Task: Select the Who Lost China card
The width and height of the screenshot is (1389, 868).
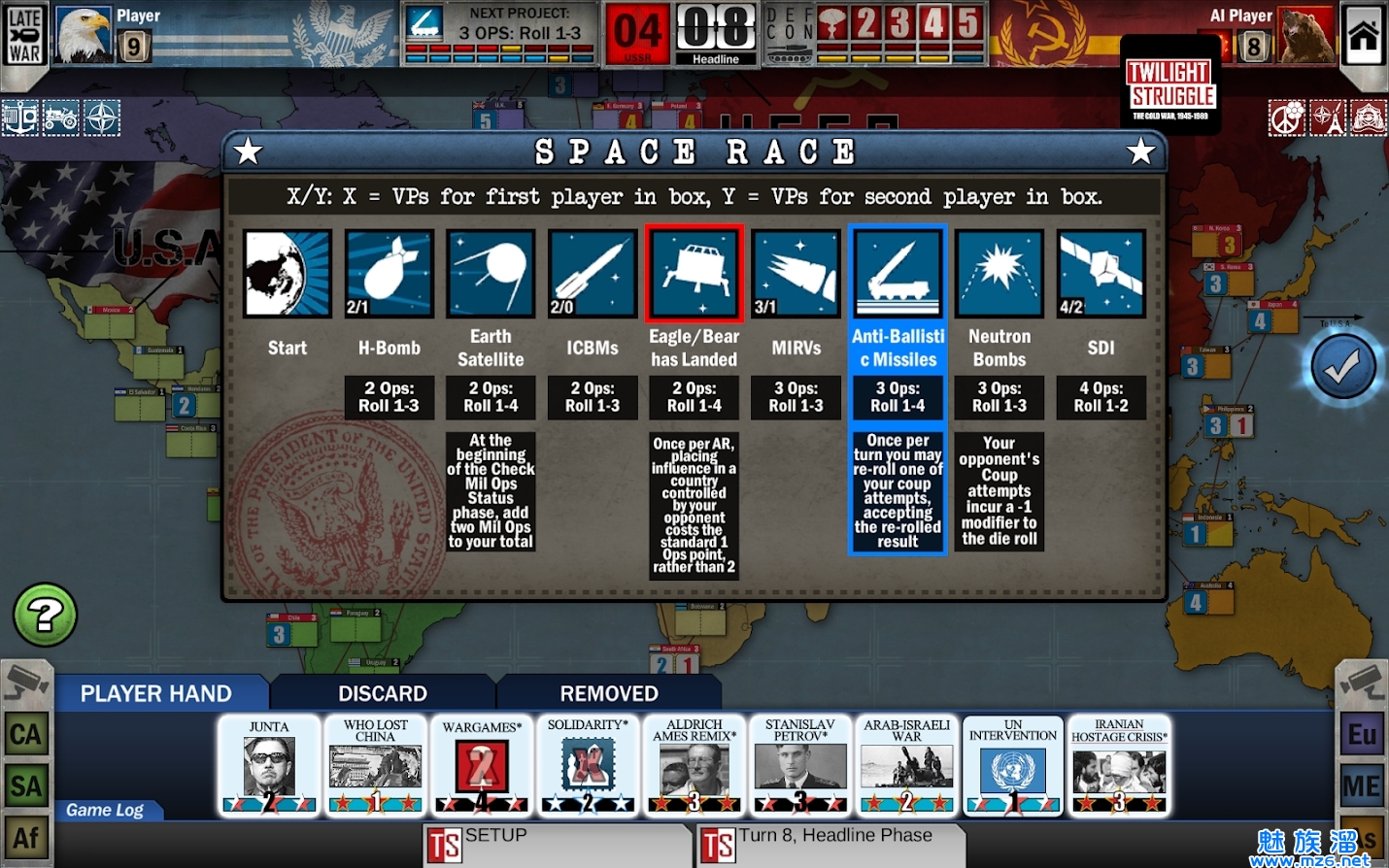Action: (x=375, y=766)
